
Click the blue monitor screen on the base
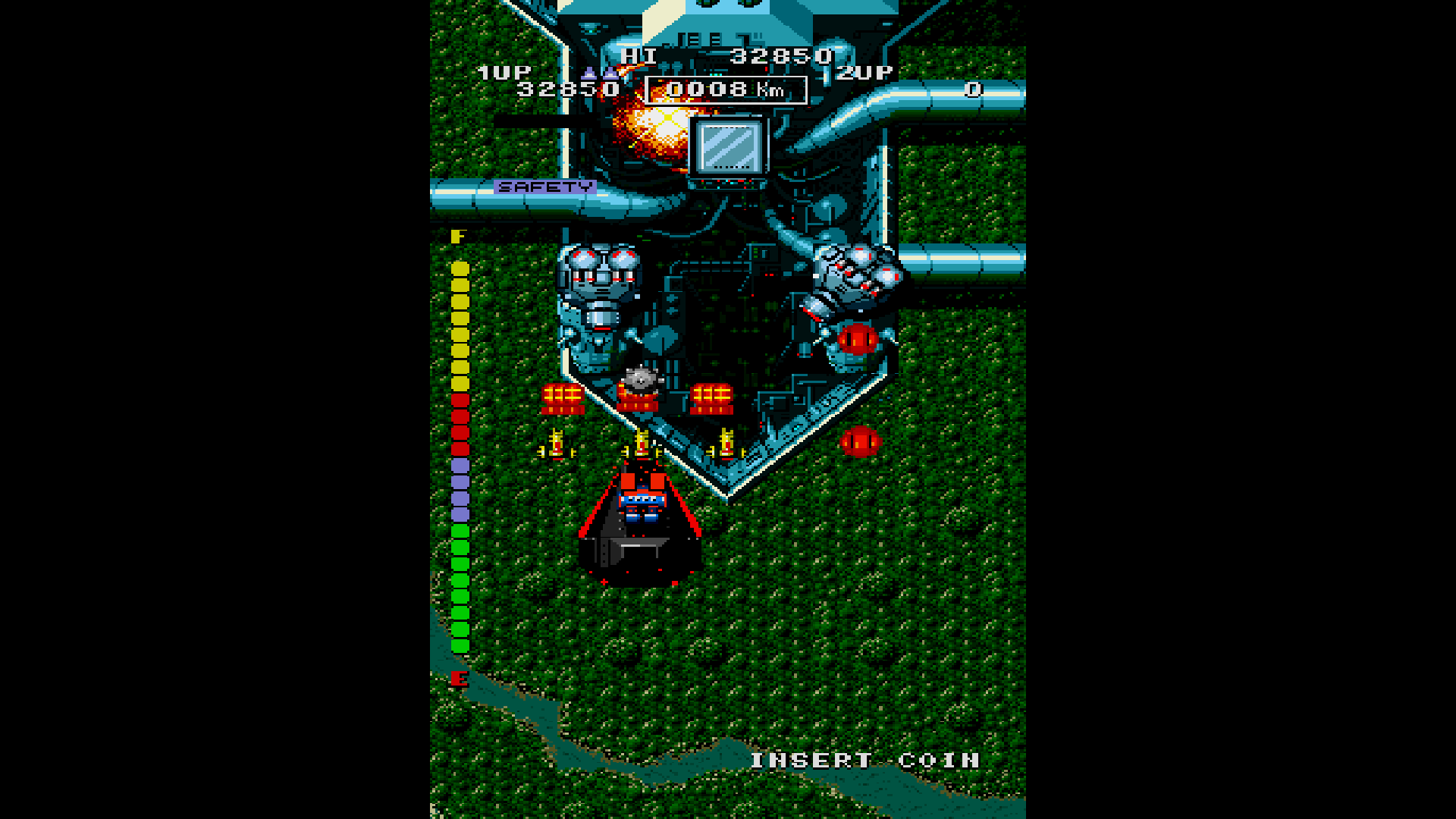(x=730, y=148)
